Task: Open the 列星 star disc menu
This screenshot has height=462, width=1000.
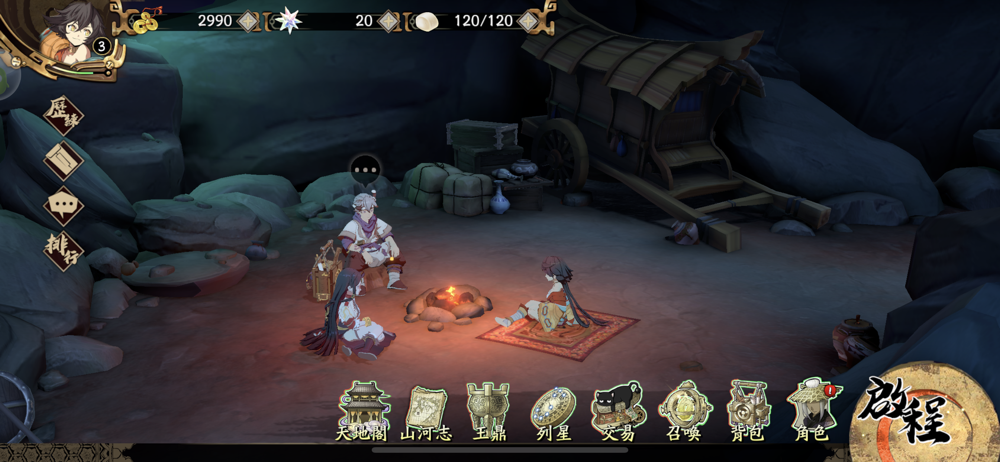Action: tap(553, 410)
